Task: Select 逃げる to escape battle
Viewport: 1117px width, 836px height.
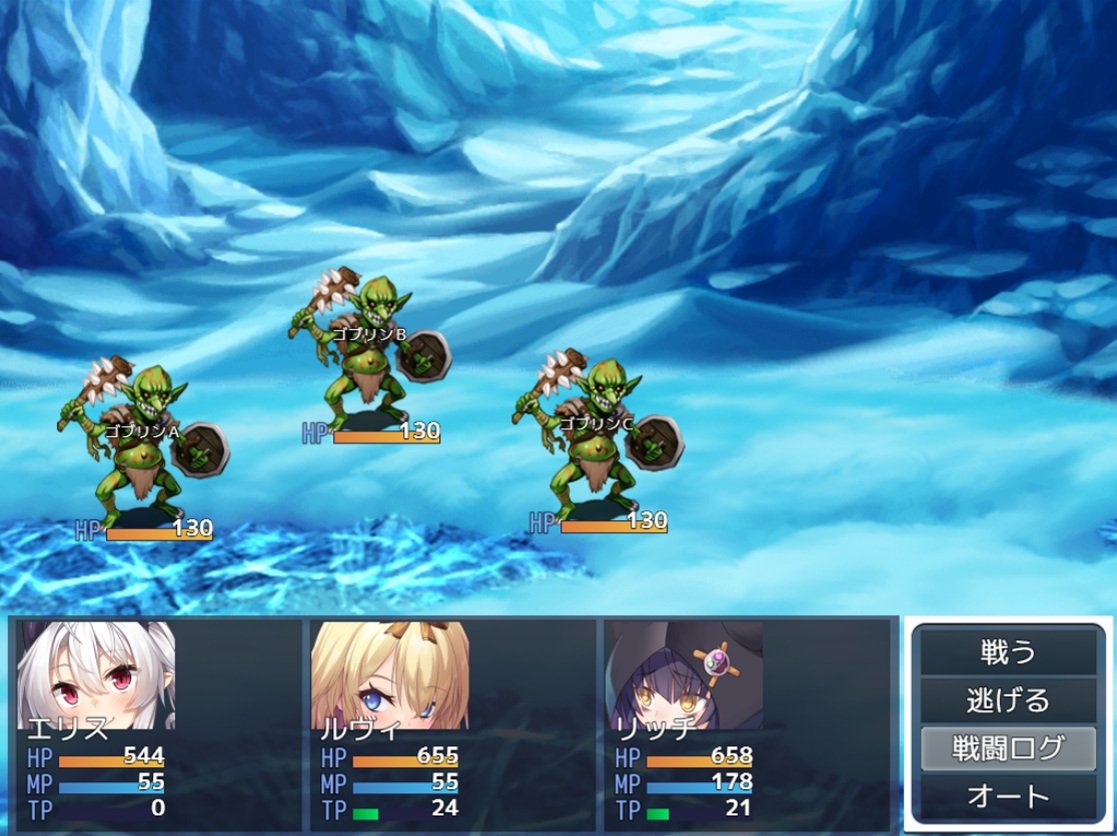Action: tap(1008, 700)
